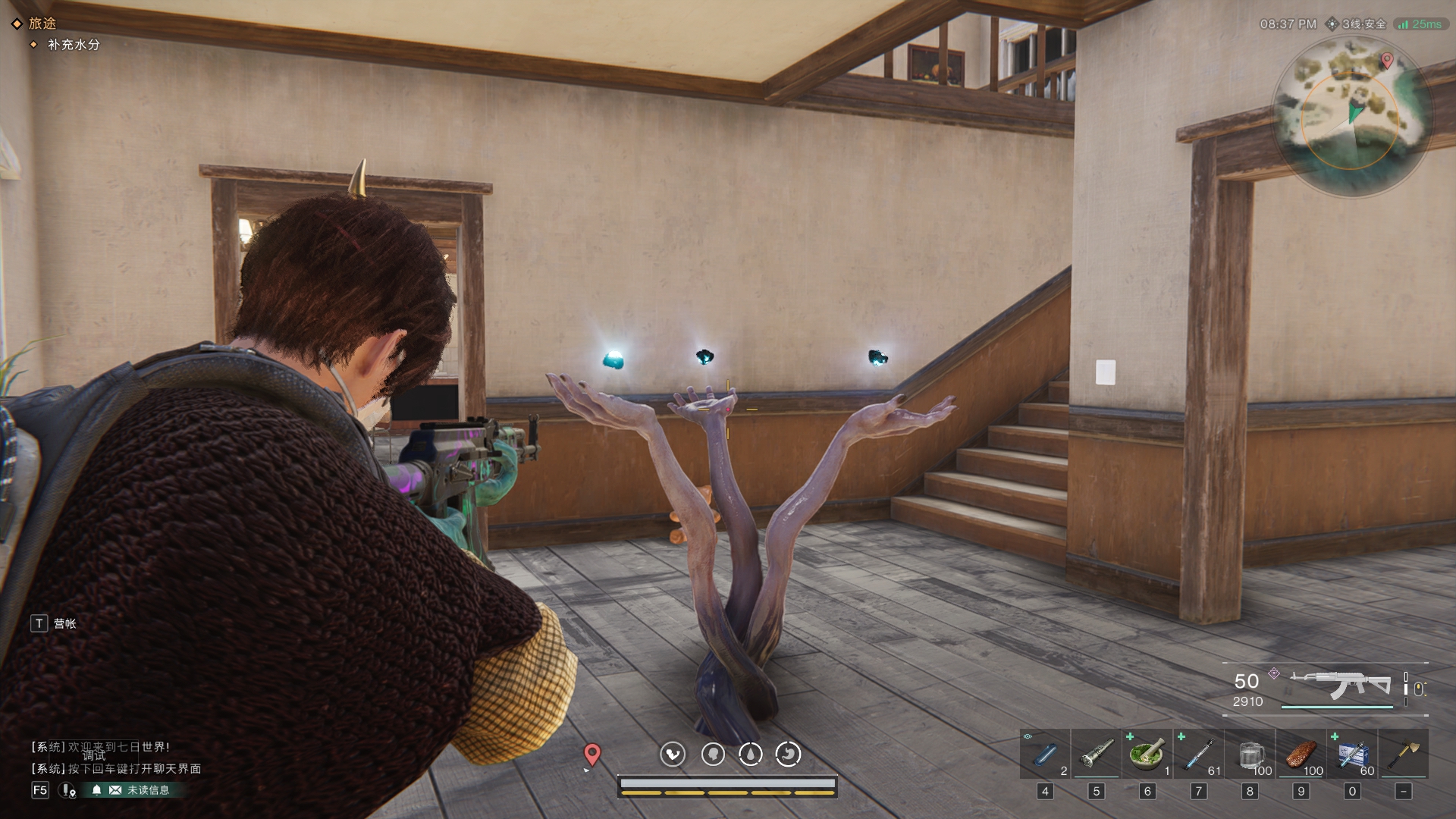This screenshot has height=819, width=1456.
Task: Click the 补充水分 objective entry
Action: click(74, 45)
